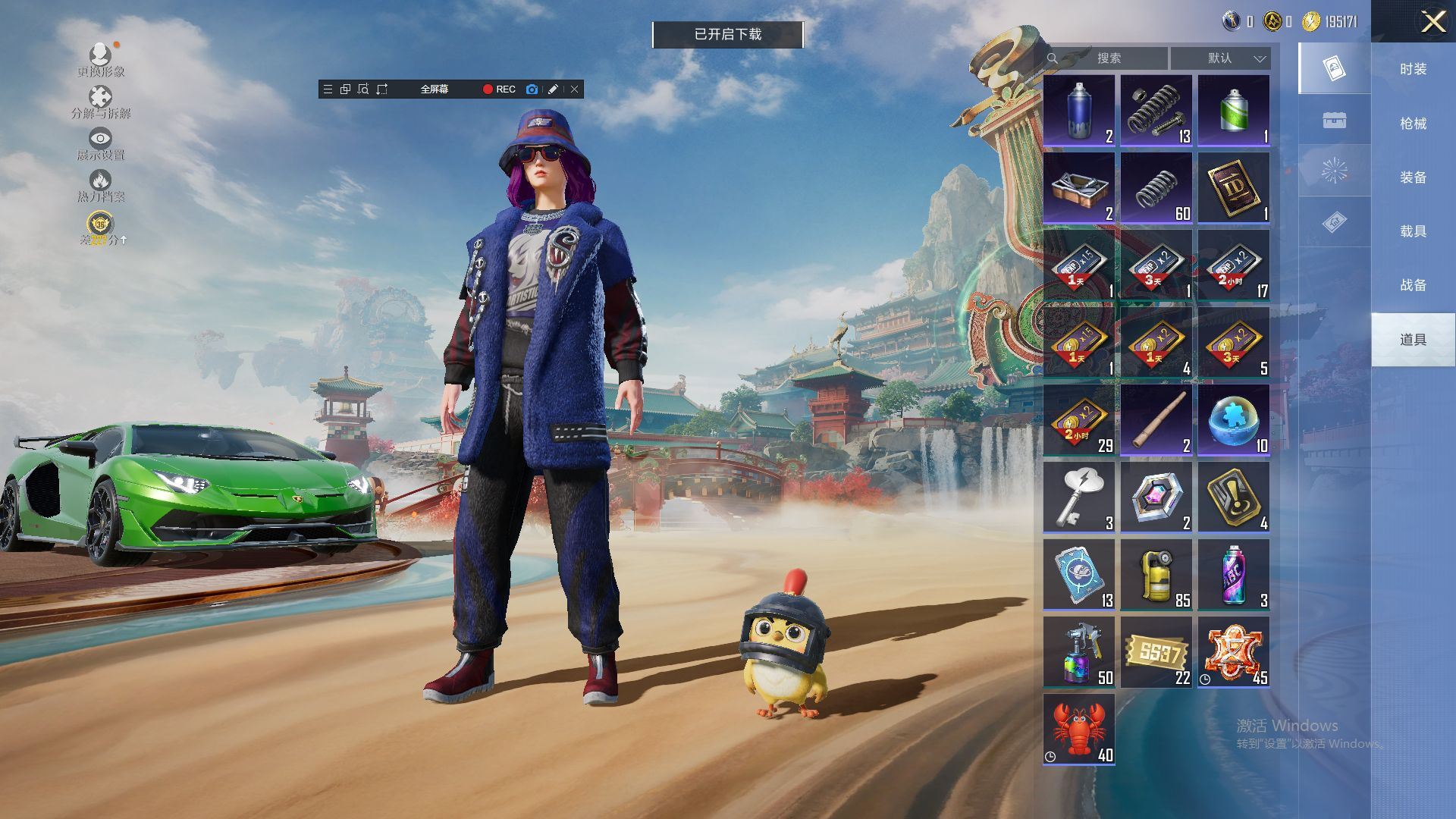The height and width of the screenshot is (819, 1456).
Task: Open 展示设置 display settings
Action: pyautogui.click(x=100, y=144)
